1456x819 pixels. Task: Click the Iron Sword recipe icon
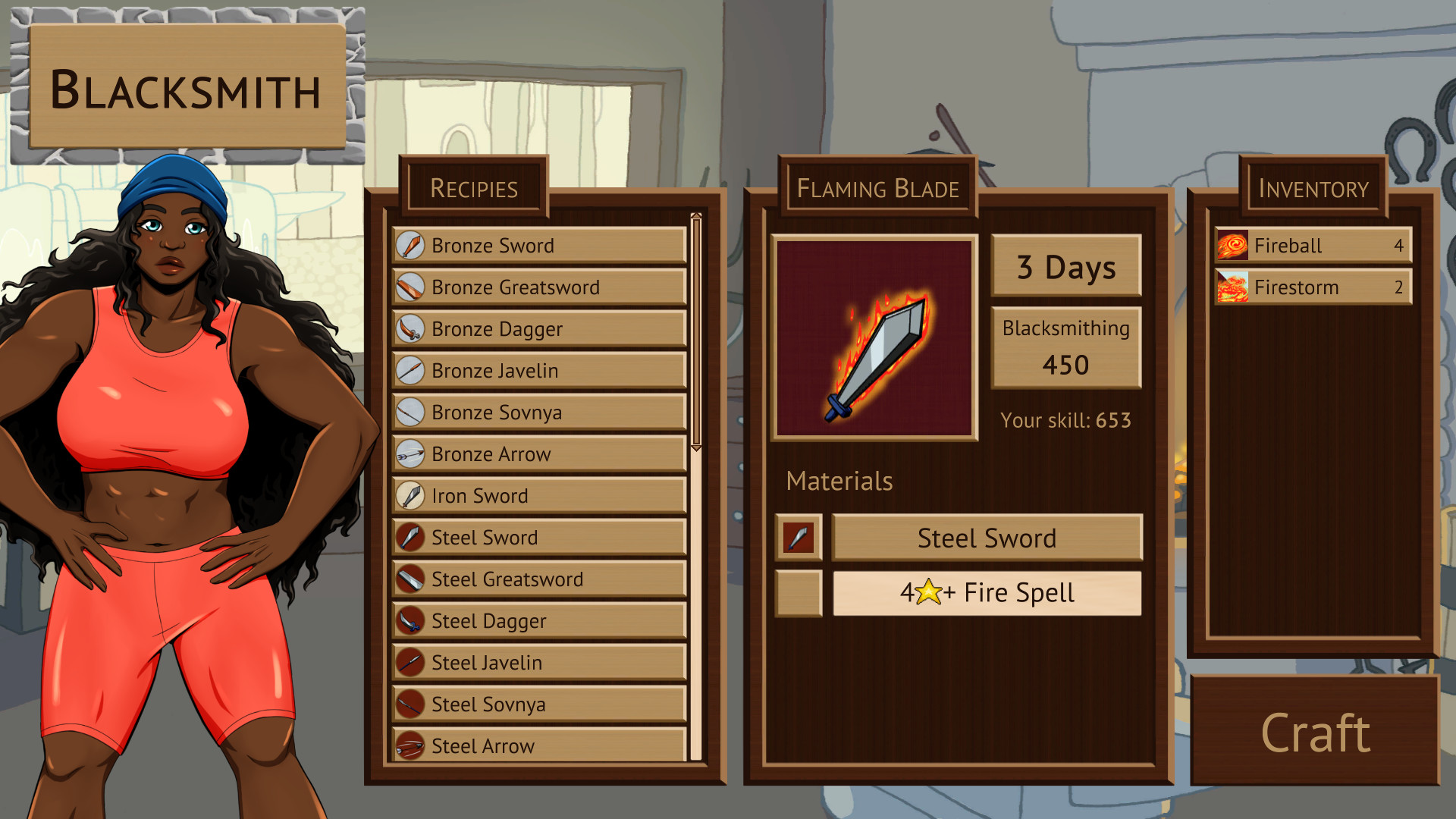410,495
